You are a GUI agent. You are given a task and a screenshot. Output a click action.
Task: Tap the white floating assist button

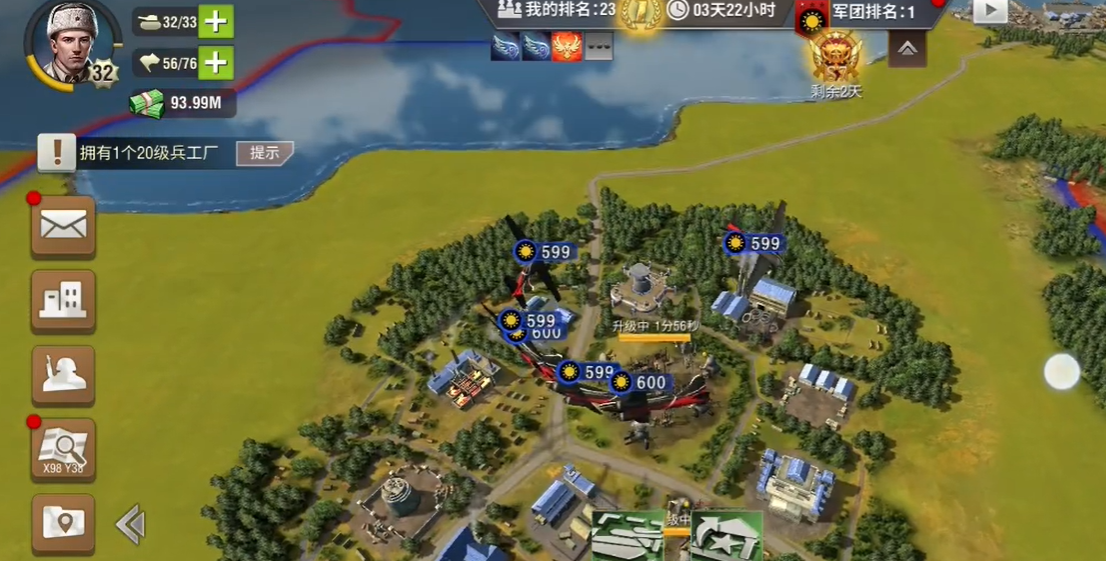click(x=1062, y=372)
